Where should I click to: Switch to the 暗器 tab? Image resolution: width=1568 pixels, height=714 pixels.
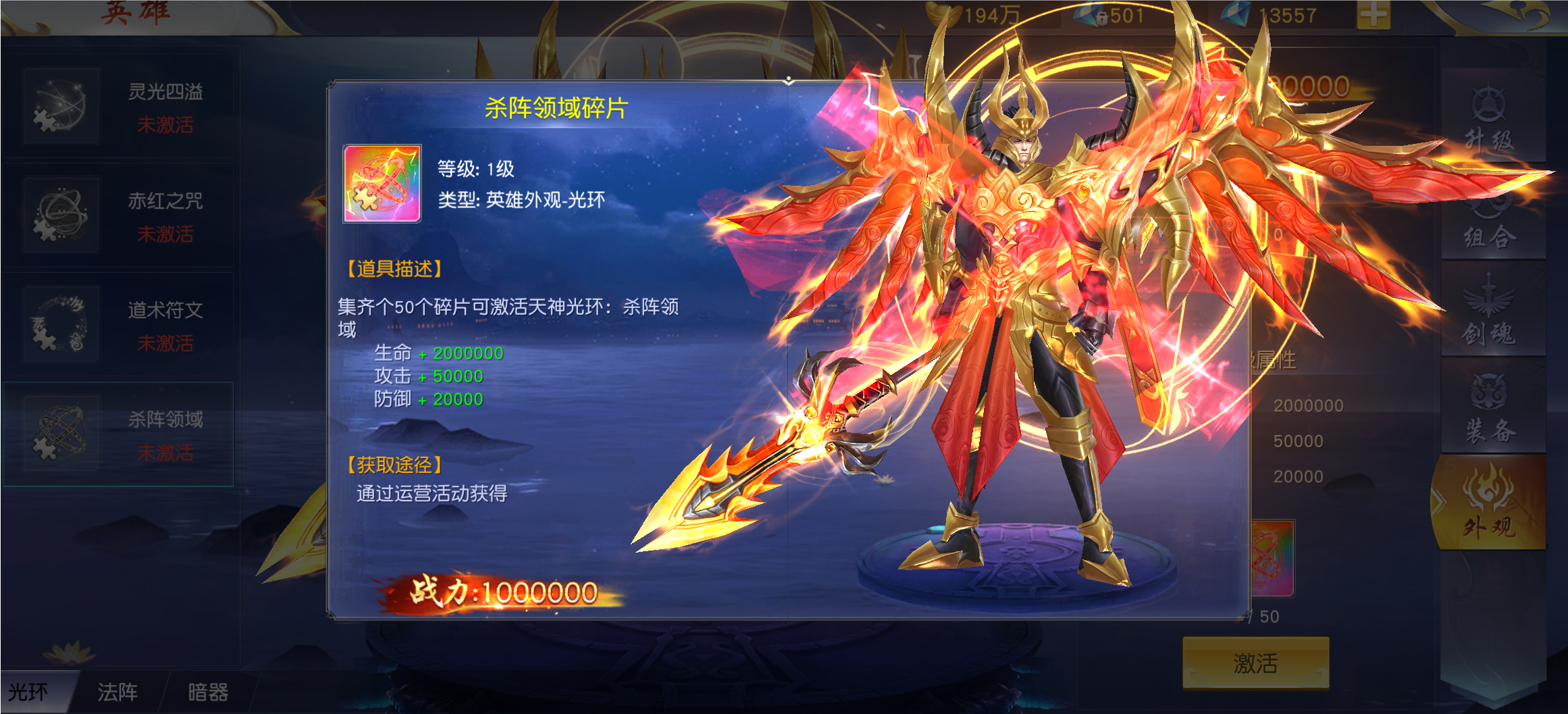[x=208, y=692]
